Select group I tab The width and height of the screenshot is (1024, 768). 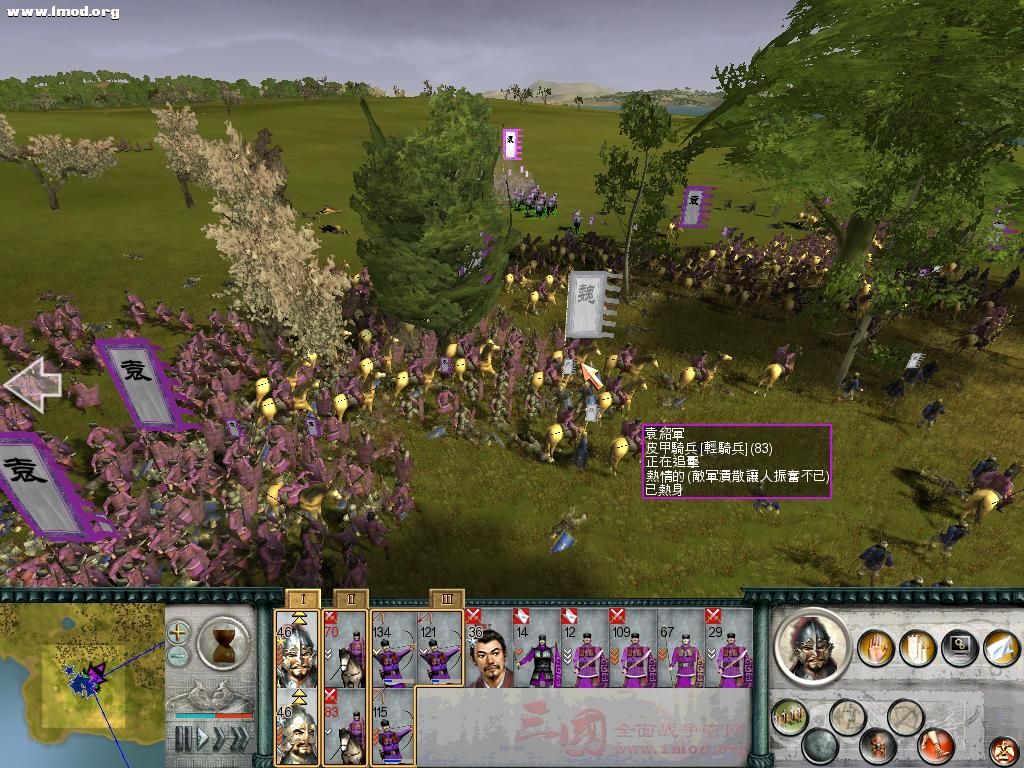pos(302,598)
